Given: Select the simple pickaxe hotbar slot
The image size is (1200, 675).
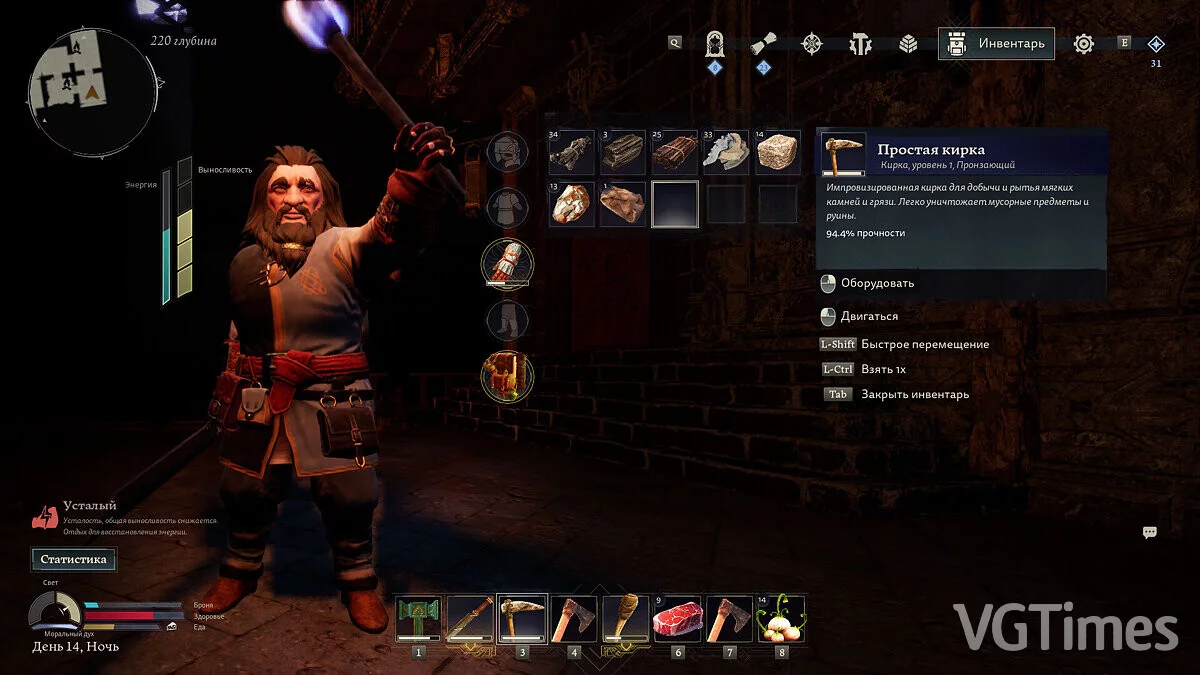Looking at the screenshot, I should click(x=522, y=619).
